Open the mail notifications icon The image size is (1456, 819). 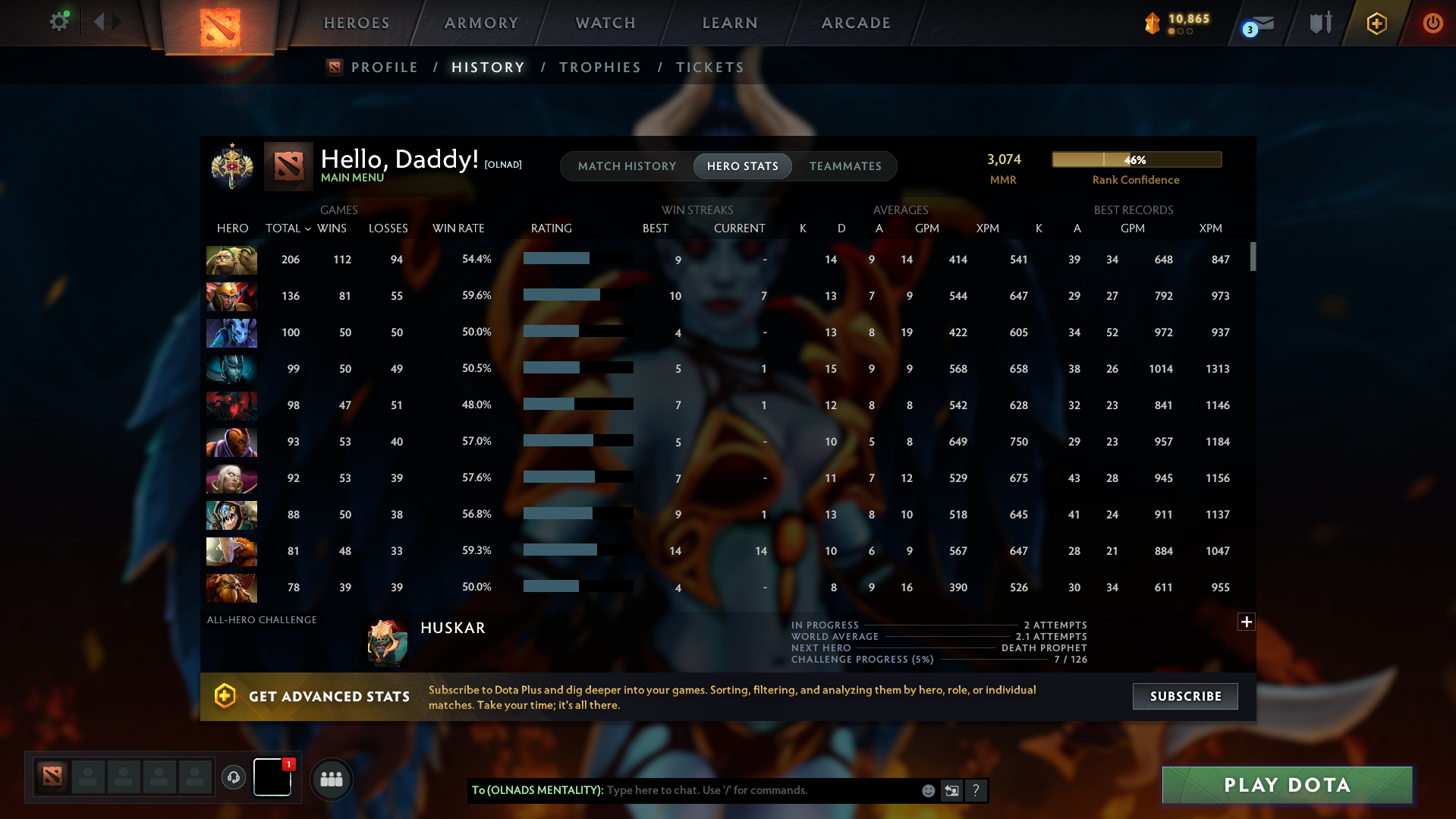click(1259, 24)
